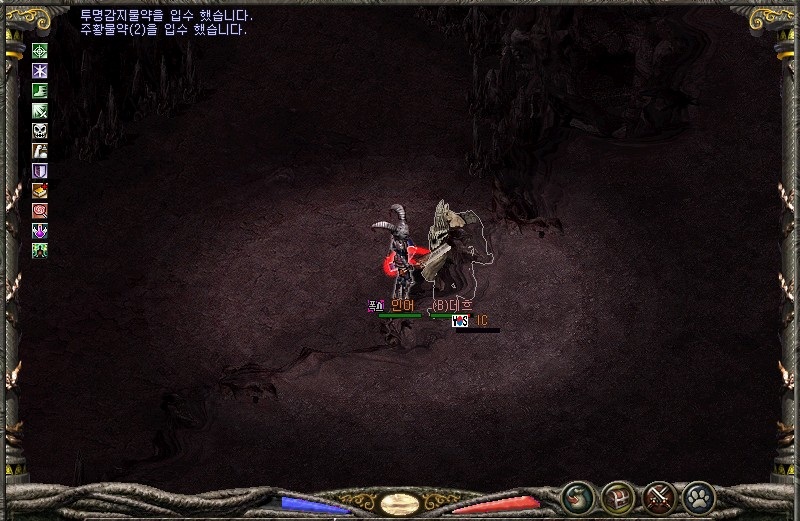Image resolution: width=800 pixels, height=521 pixels.
Task: Select the purple potion flask icon
Action: coord(40,231)
